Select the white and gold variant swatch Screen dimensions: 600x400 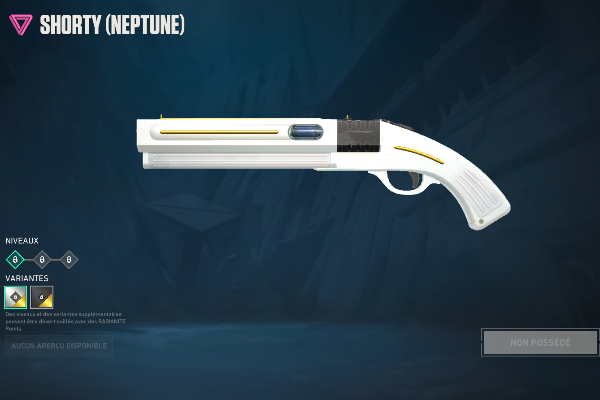pos(16,297)
